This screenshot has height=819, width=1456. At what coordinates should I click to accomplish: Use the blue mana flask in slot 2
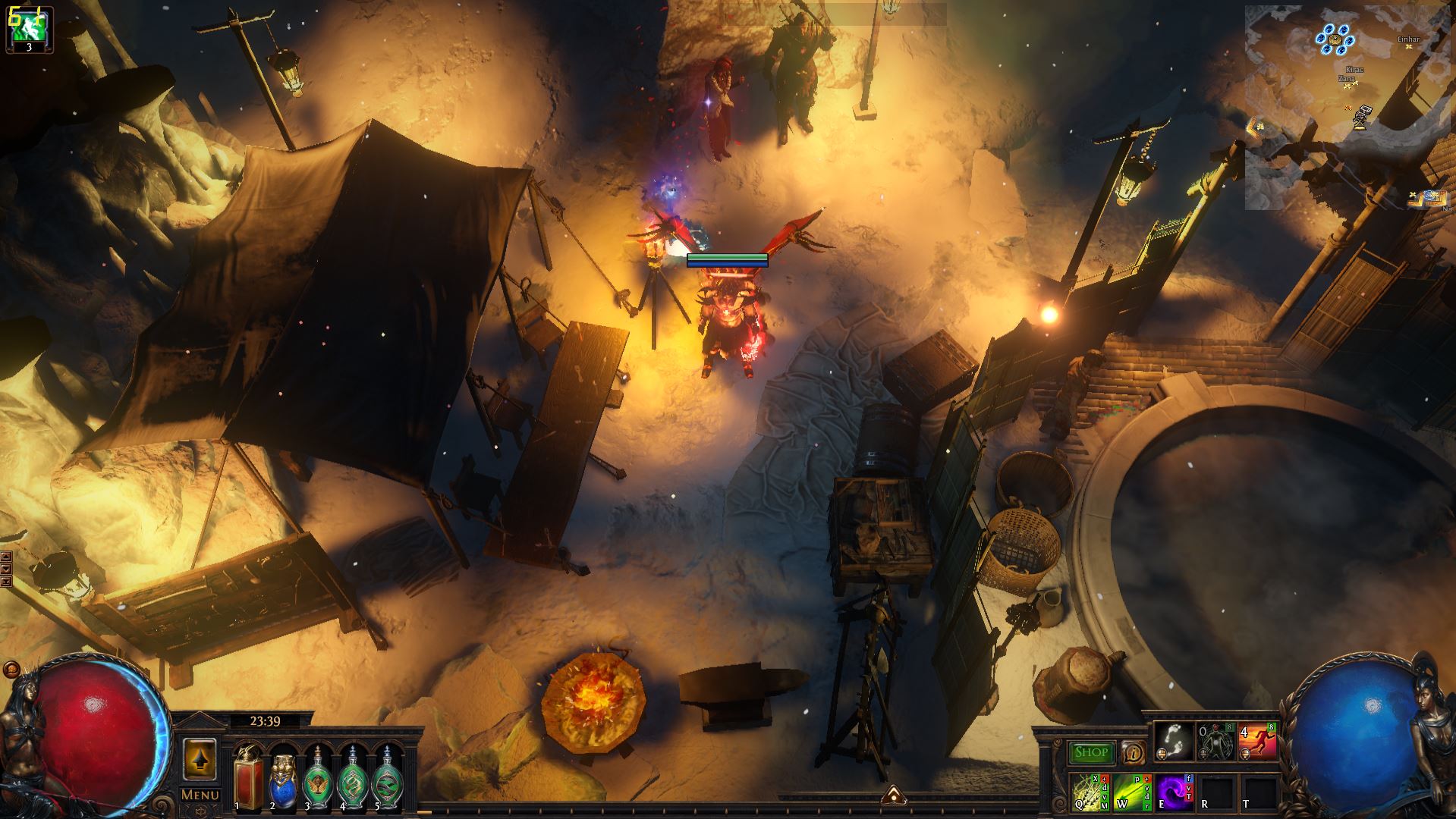(x=282, y=777)
